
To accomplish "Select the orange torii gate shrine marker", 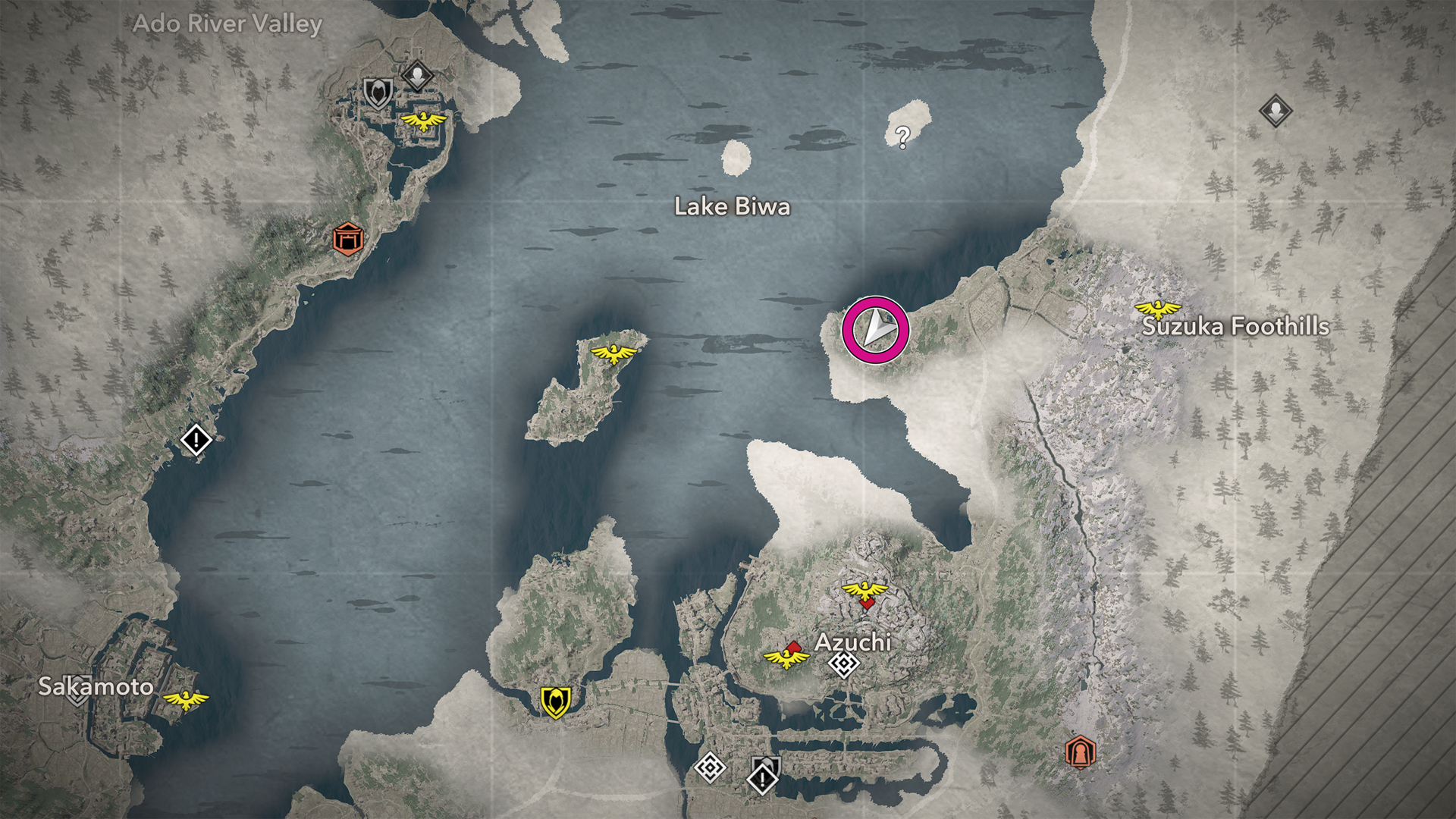I will 348,239.
